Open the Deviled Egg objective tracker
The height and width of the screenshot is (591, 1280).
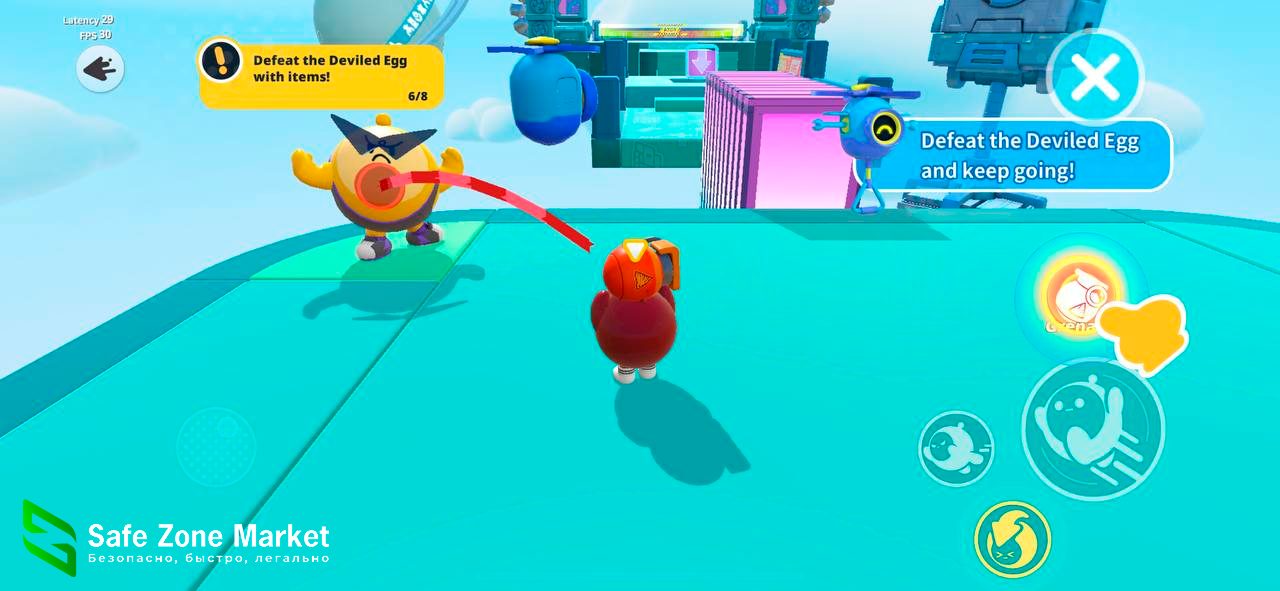click(x=321, y=76)
